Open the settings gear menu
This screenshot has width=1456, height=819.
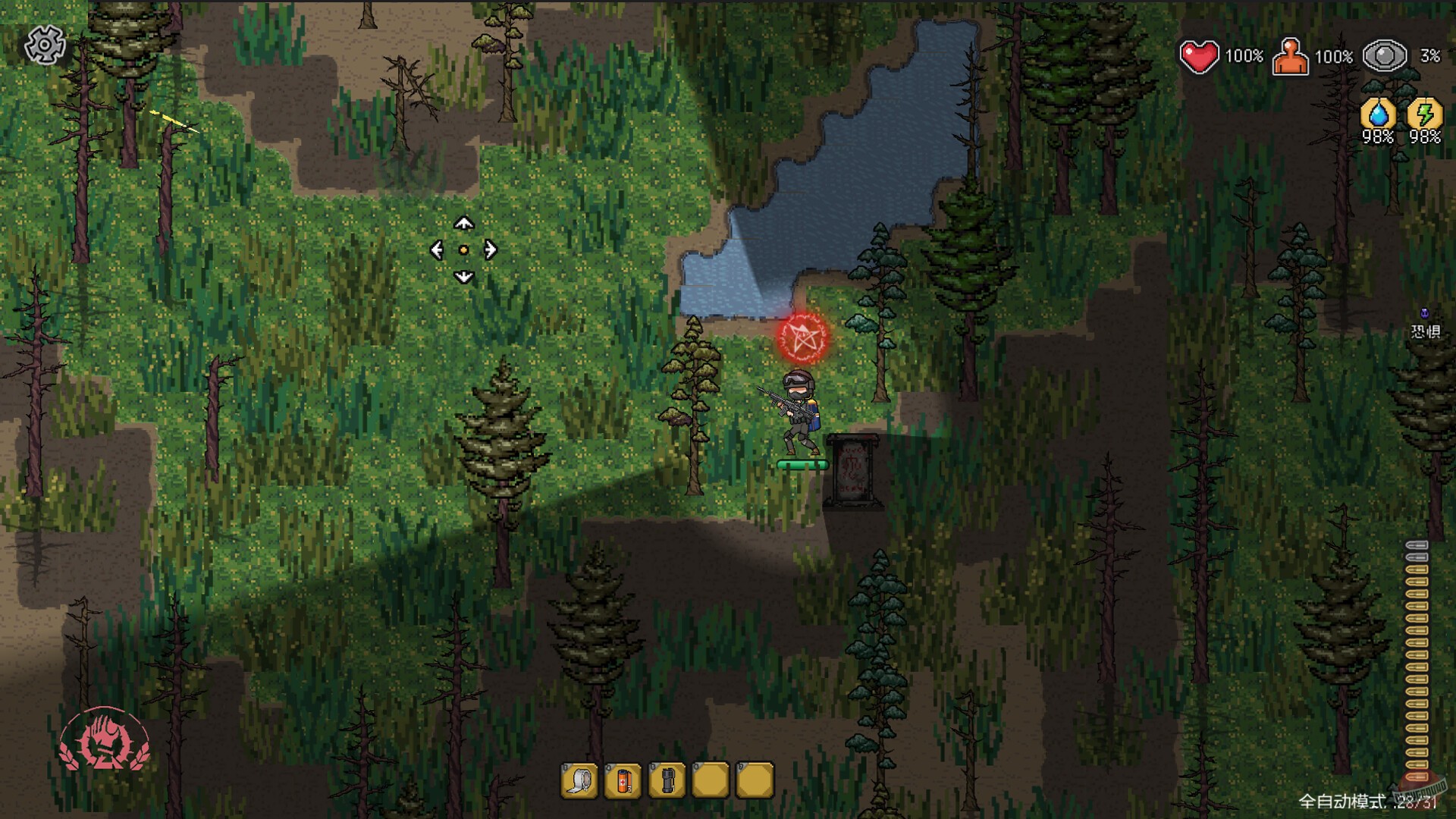pyautogui.click(x=45, y=45)
